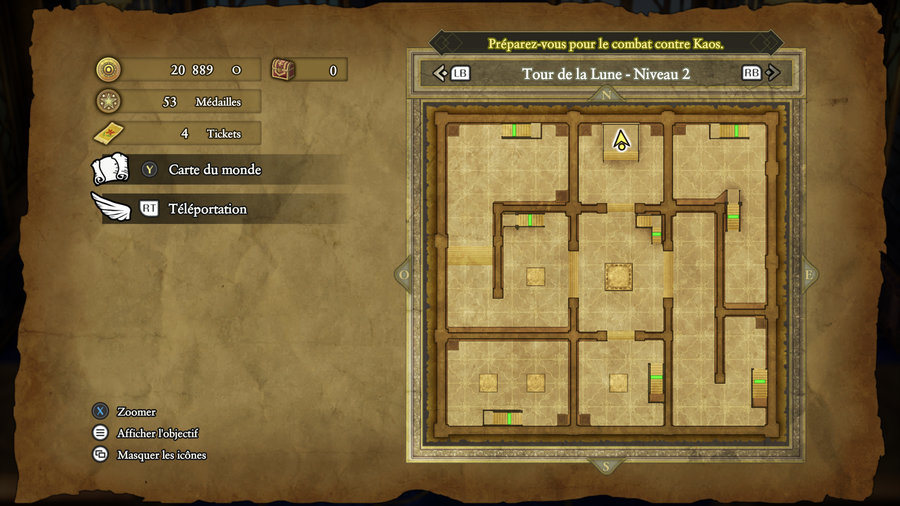
Task: Choose the Zoomer map option
Action: [136, 412]
